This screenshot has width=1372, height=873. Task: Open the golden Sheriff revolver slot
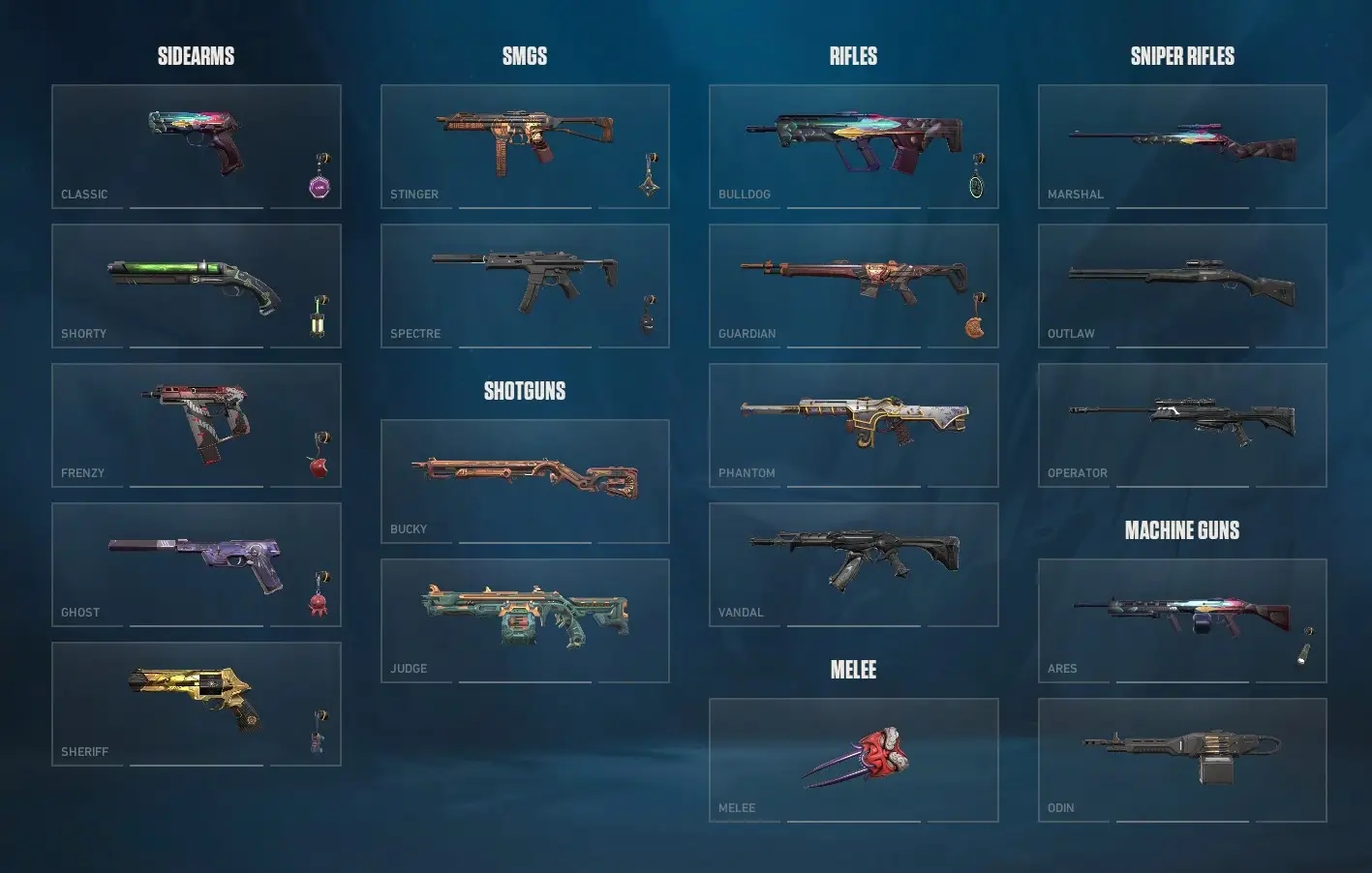[x=196, y=703]
